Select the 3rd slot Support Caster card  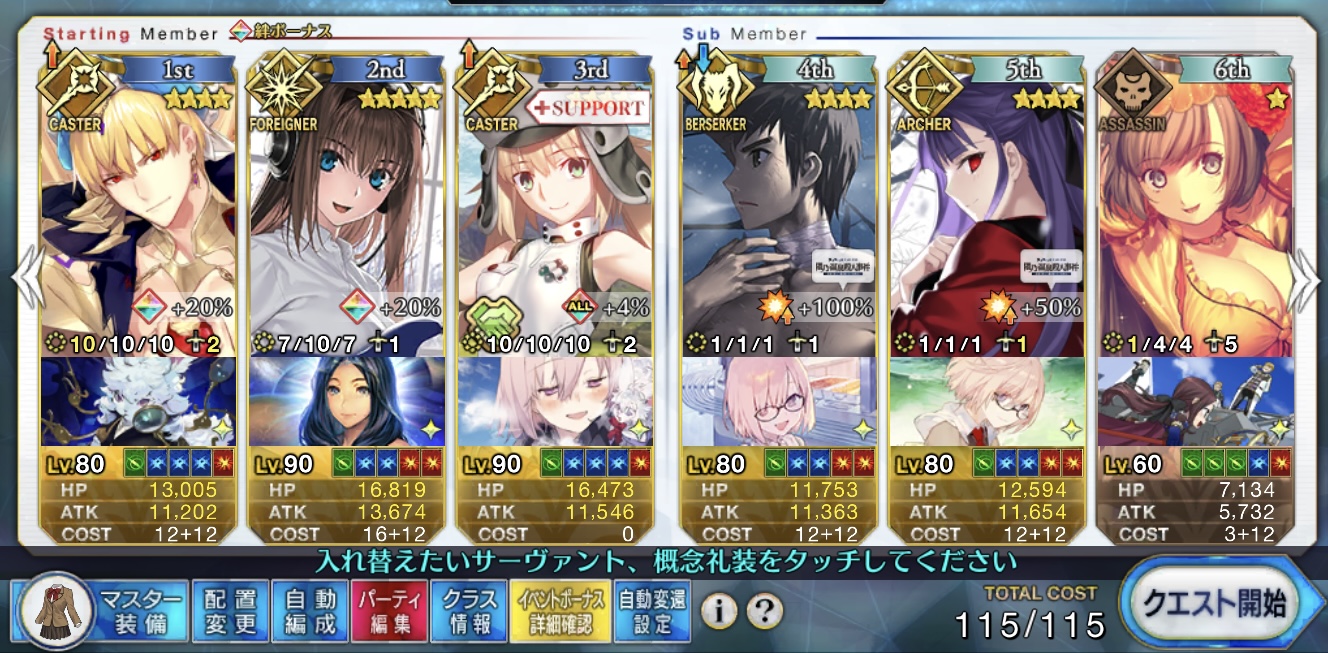pos(554,210)
